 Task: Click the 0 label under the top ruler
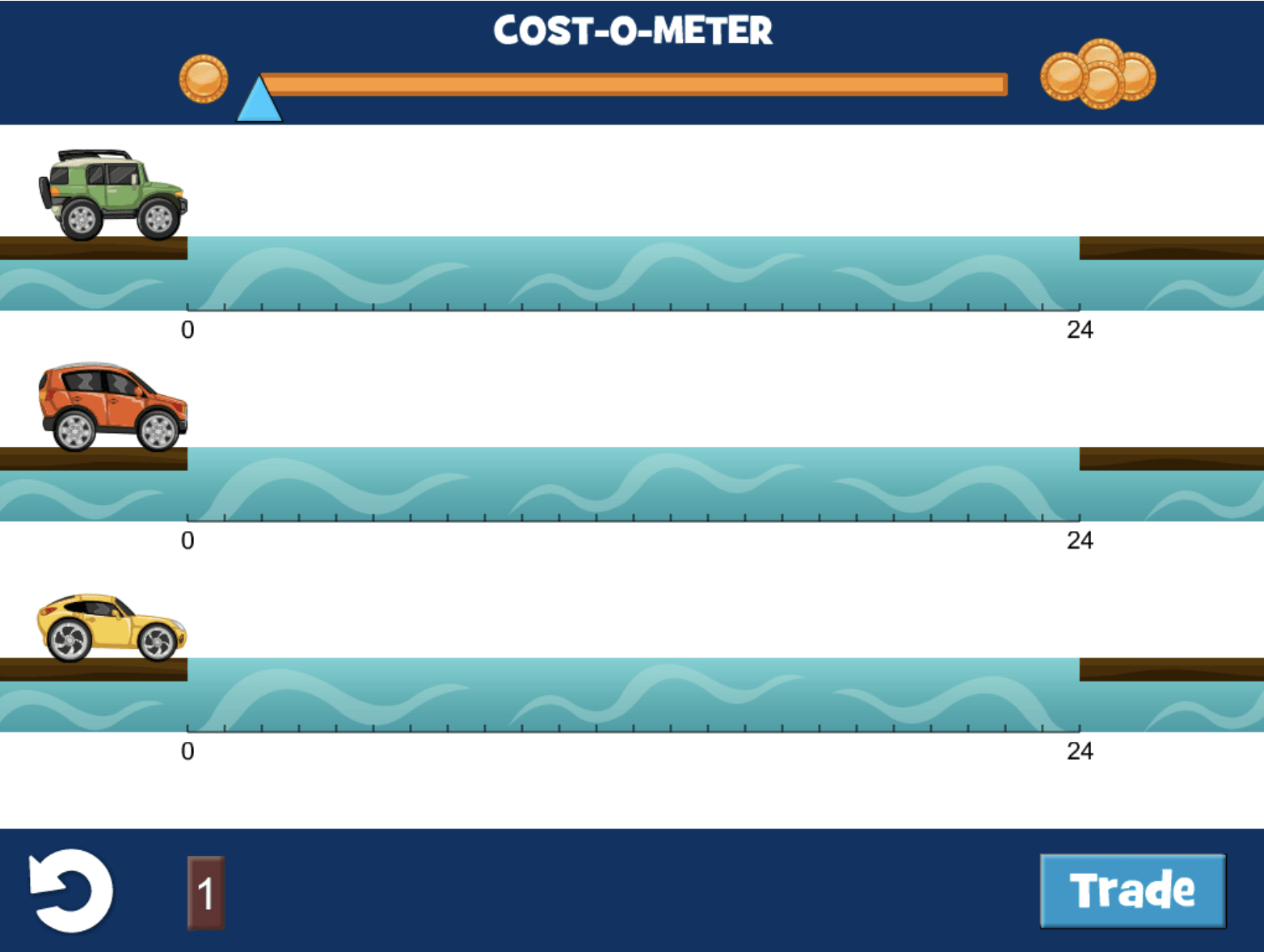[187, 329]
